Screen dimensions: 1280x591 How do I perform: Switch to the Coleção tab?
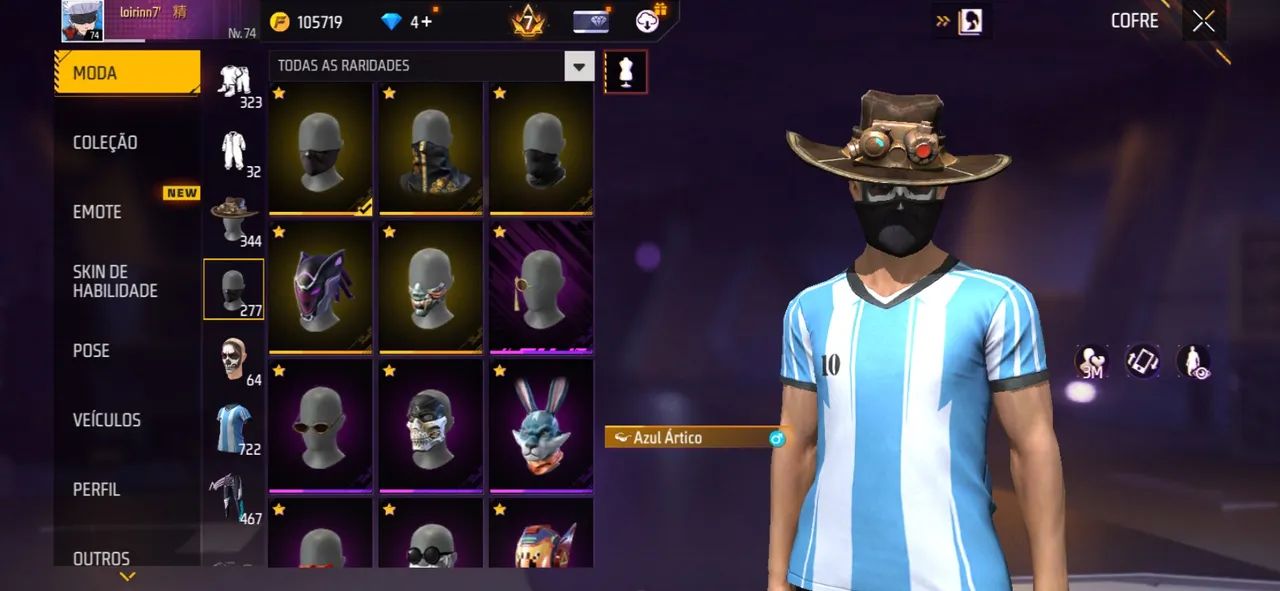(x=105, y=143)
